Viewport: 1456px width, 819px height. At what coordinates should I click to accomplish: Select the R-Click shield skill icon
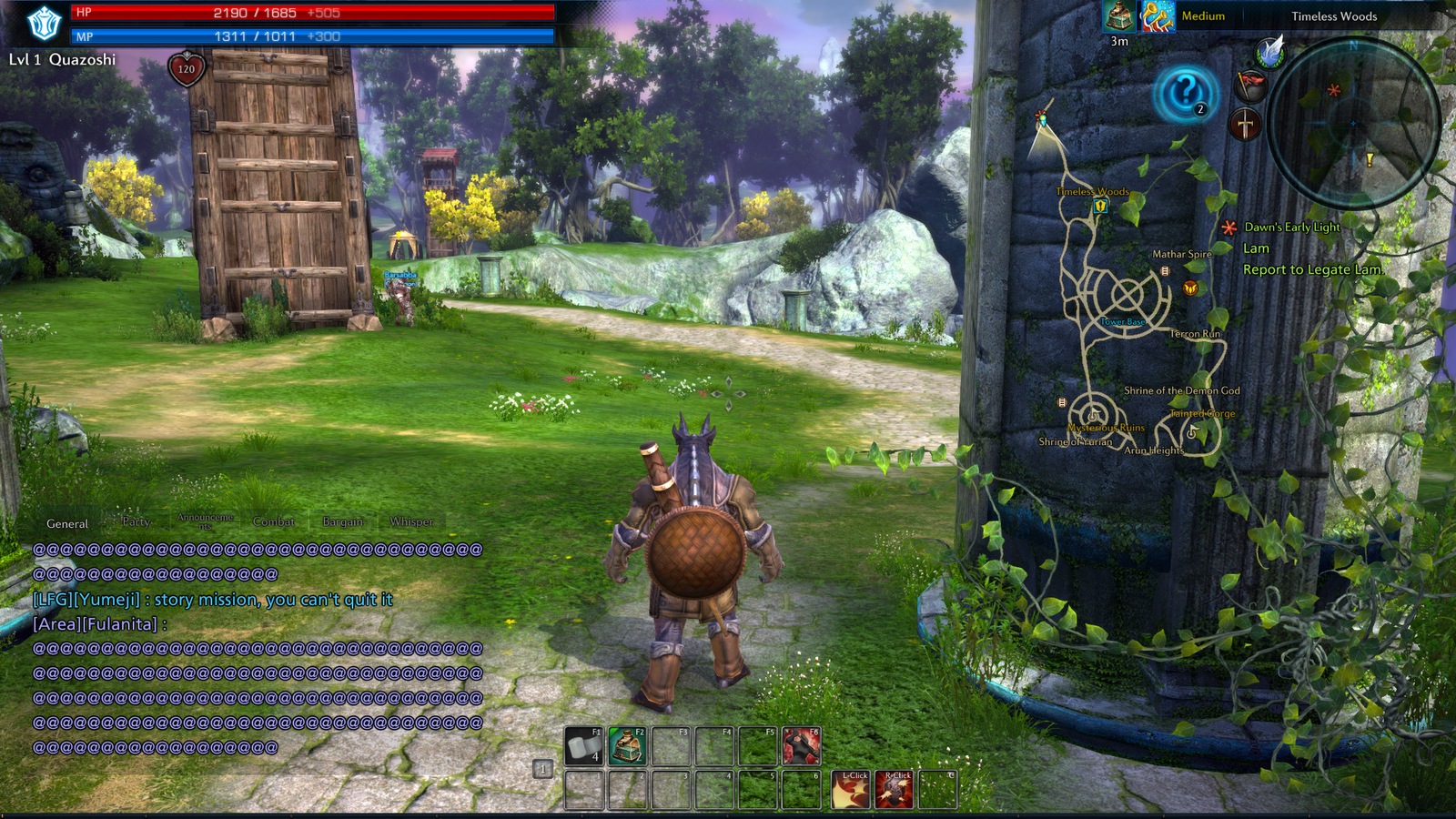894,790
